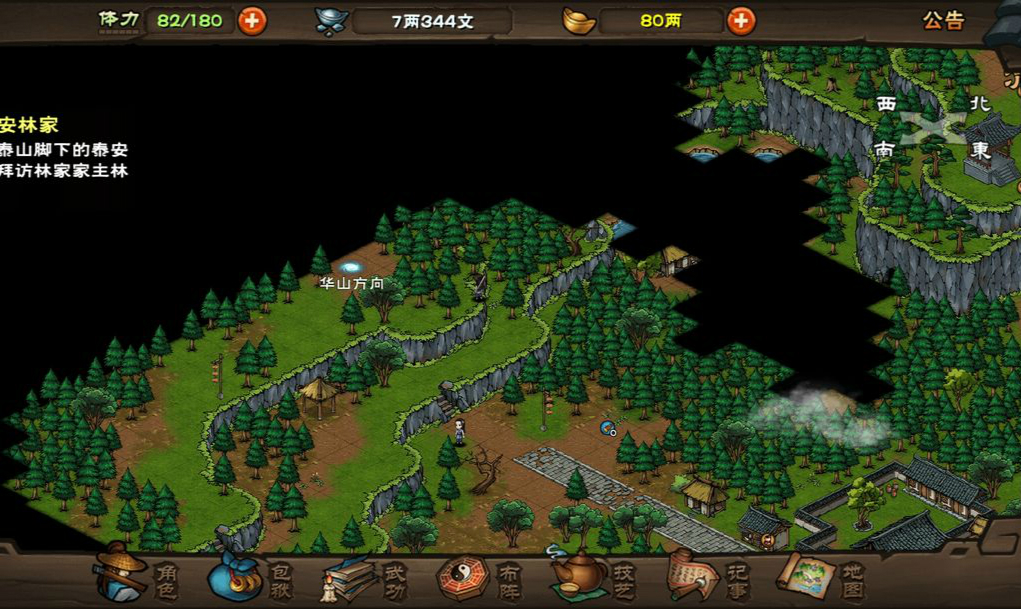Open the 武功 martial arts menu
The width and height of the screenshot is (1021, 609).
pos(360,577)
